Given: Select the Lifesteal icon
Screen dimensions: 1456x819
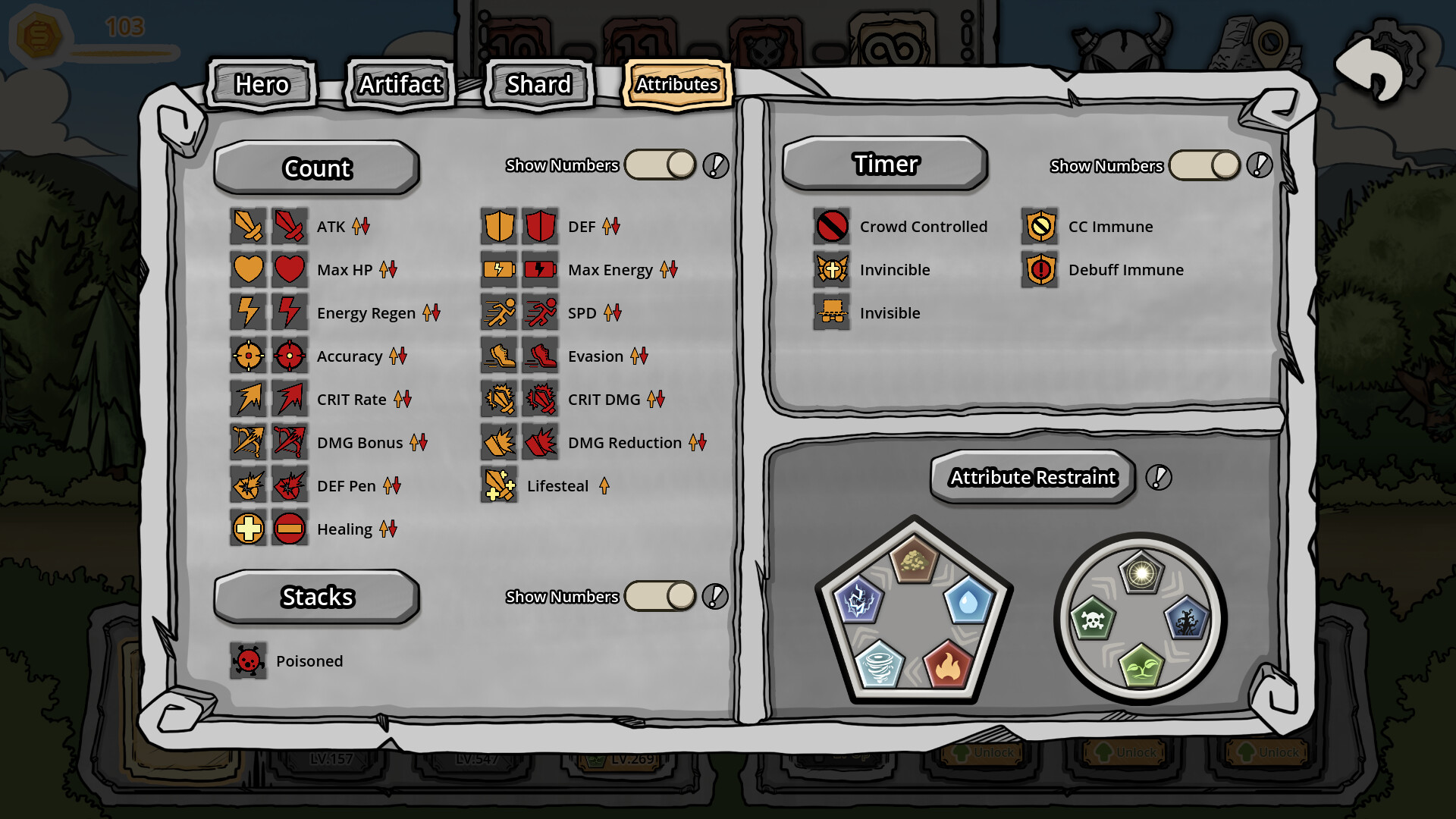Looking at the screenshot, I should point(499,485).
